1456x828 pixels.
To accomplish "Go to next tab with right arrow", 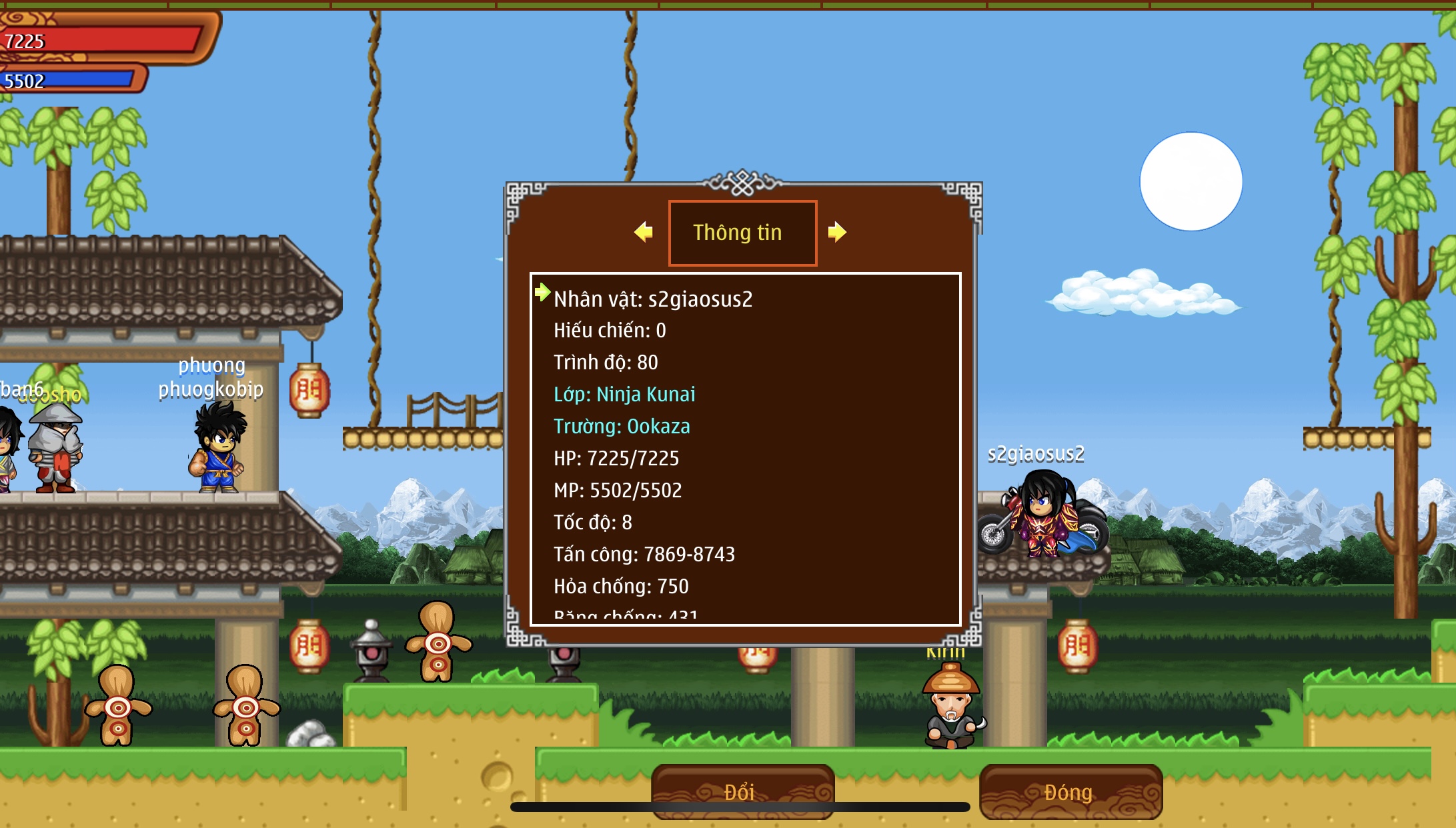I will [836, 232].
